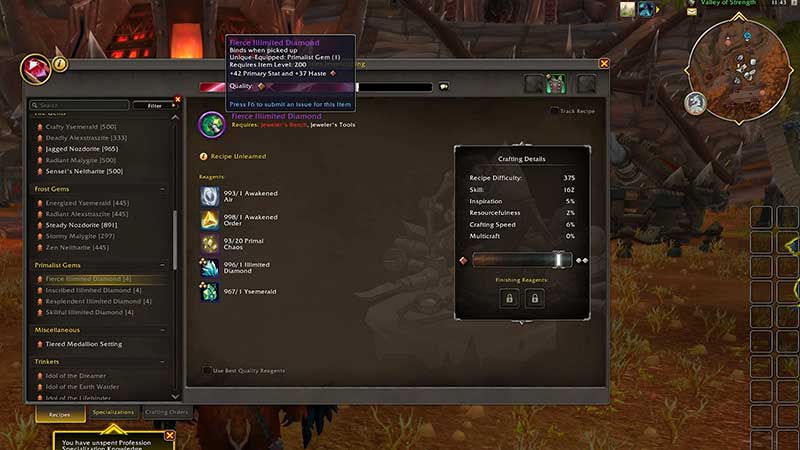Collapse the Frost Gems category
Image resolution: width=800 pixels, height=450 pixels.
(x=163, y=188)
